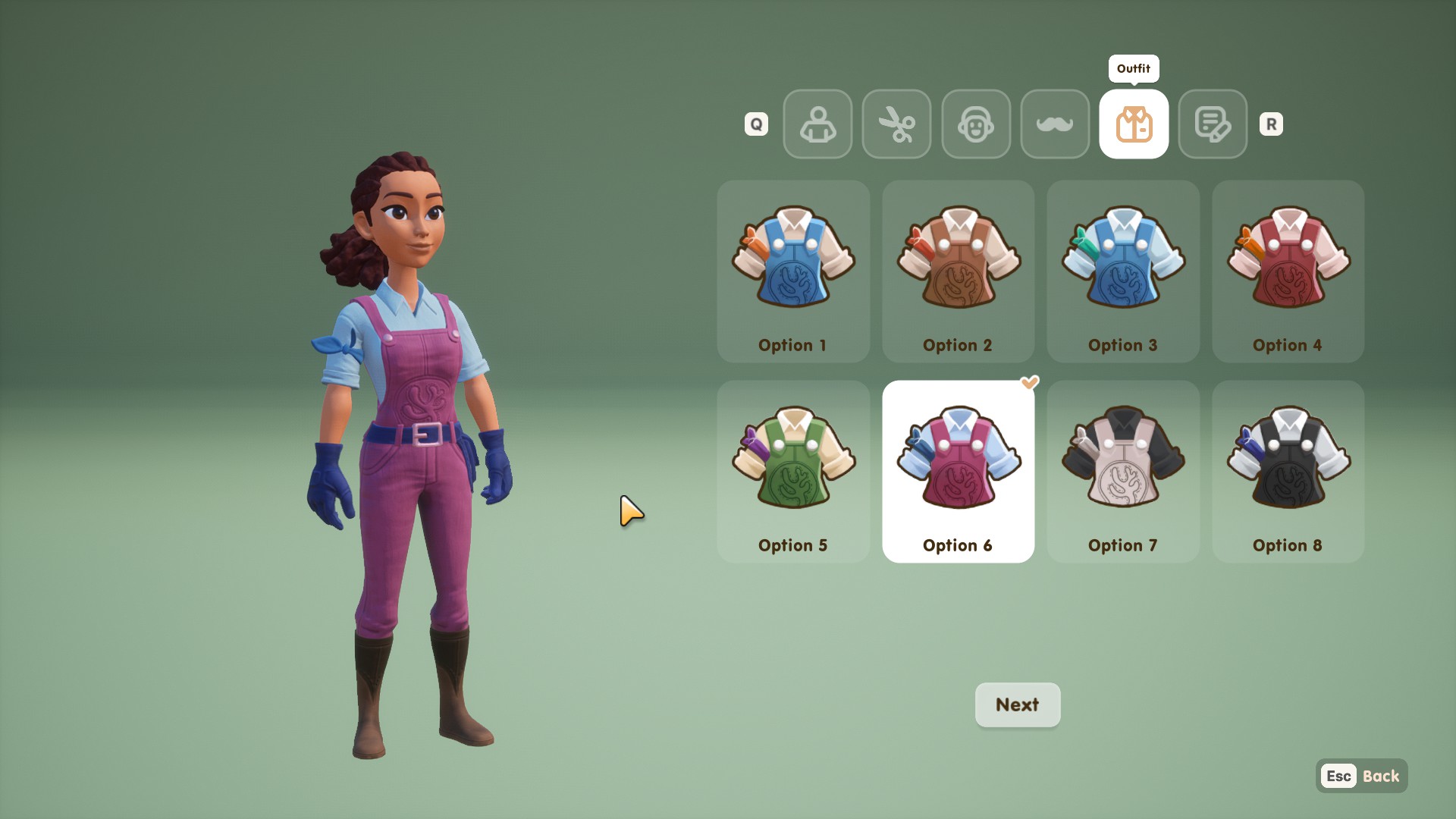1456x819 pixels.
Task: Choose Option 8 black overalls outfit
Action: pyautogui.click(x=1288, y=472)
